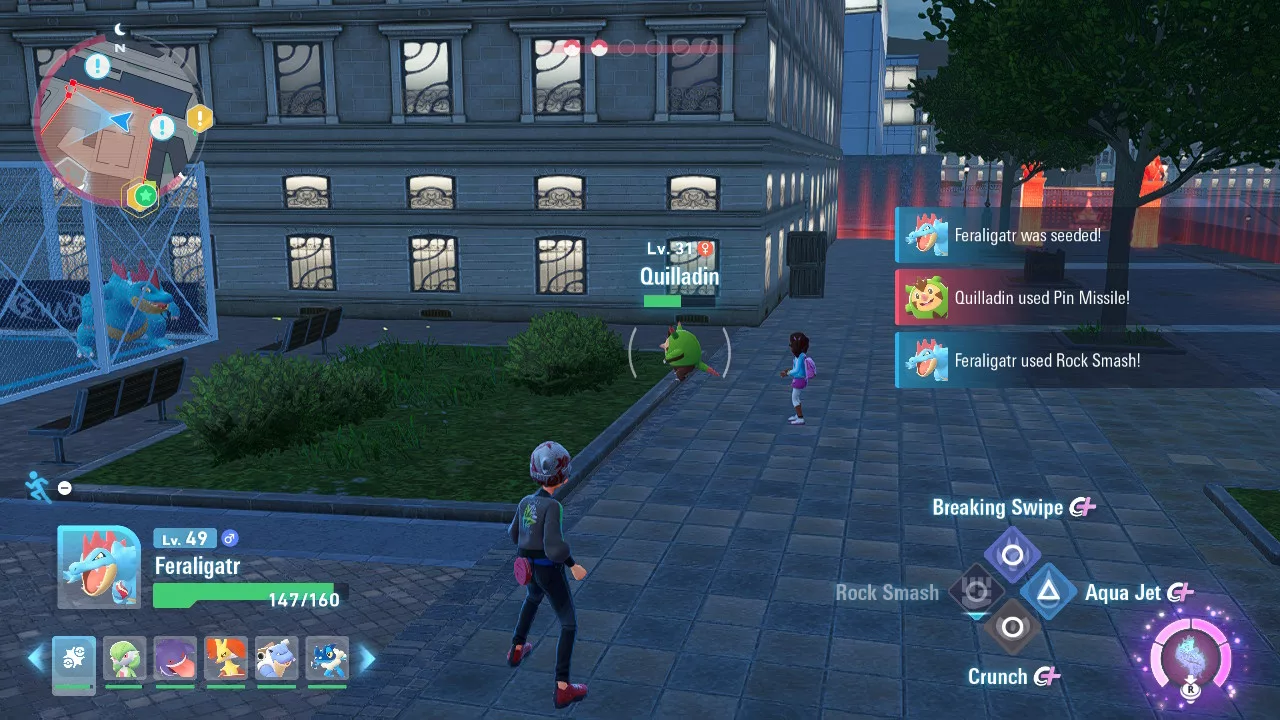Viewport: 1280px width, 720px height.
Task: Select Frogadier in the party bar
Action: [x=327, y=660]
